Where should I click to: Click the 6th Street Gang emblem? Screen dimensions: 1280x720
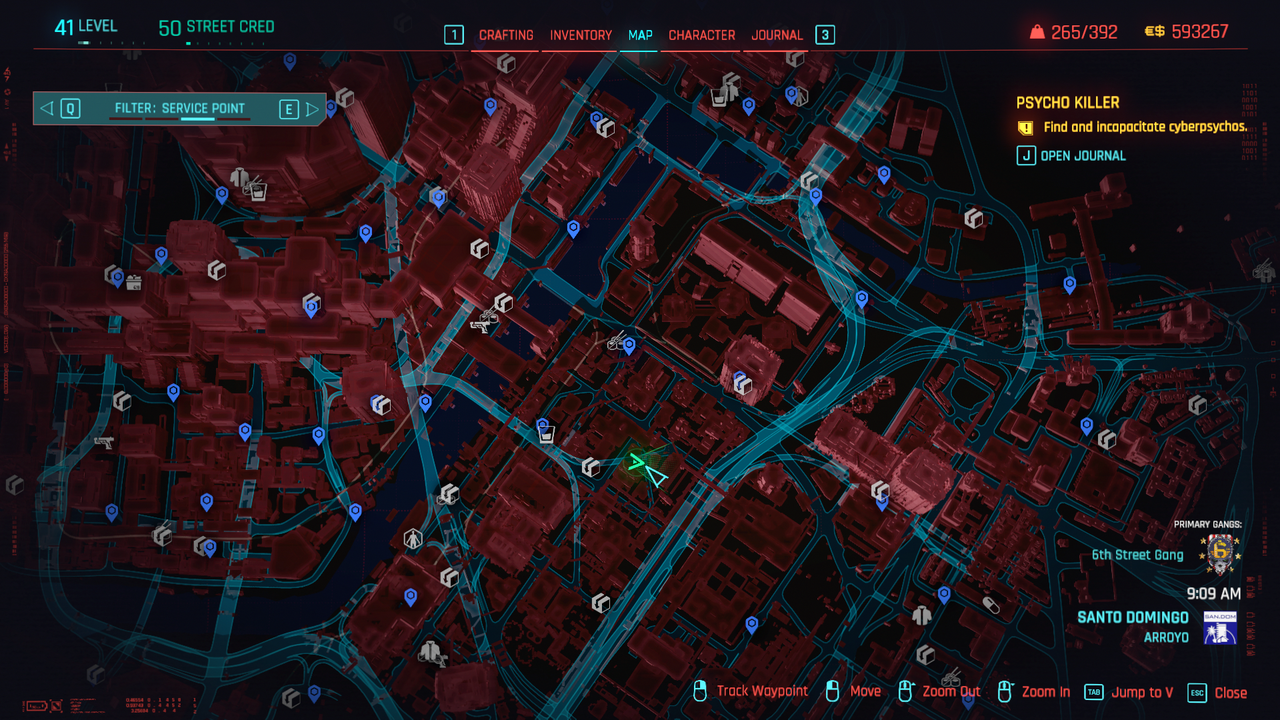(x=1219, y=553)
